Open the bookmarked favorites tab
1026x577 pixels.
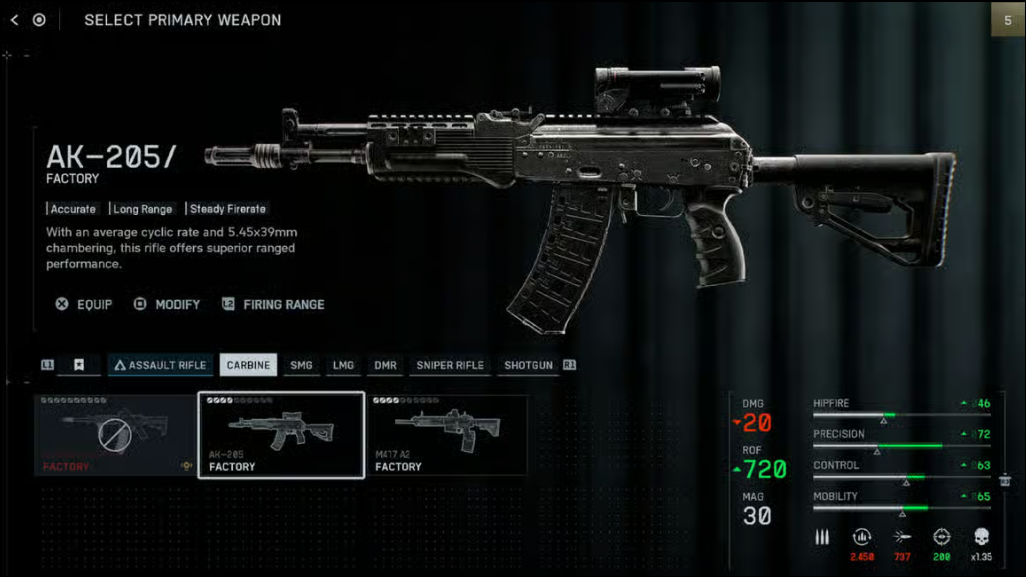point(78,365)
